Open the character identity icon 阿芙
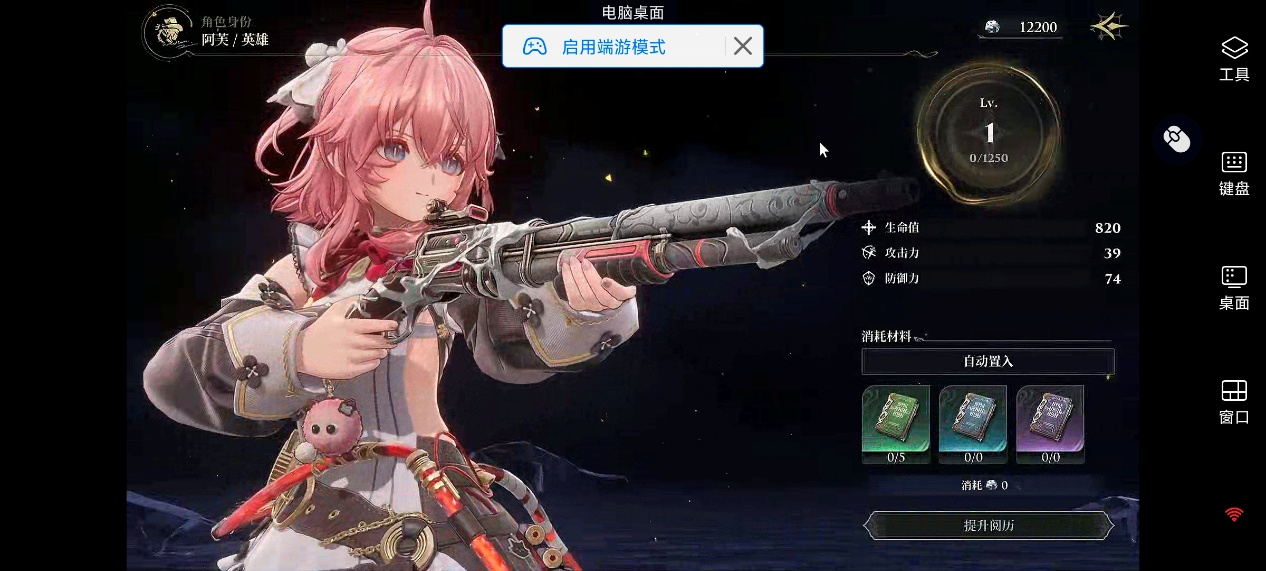The height and width of the screenshot is (571, 1266). (169, 32)
